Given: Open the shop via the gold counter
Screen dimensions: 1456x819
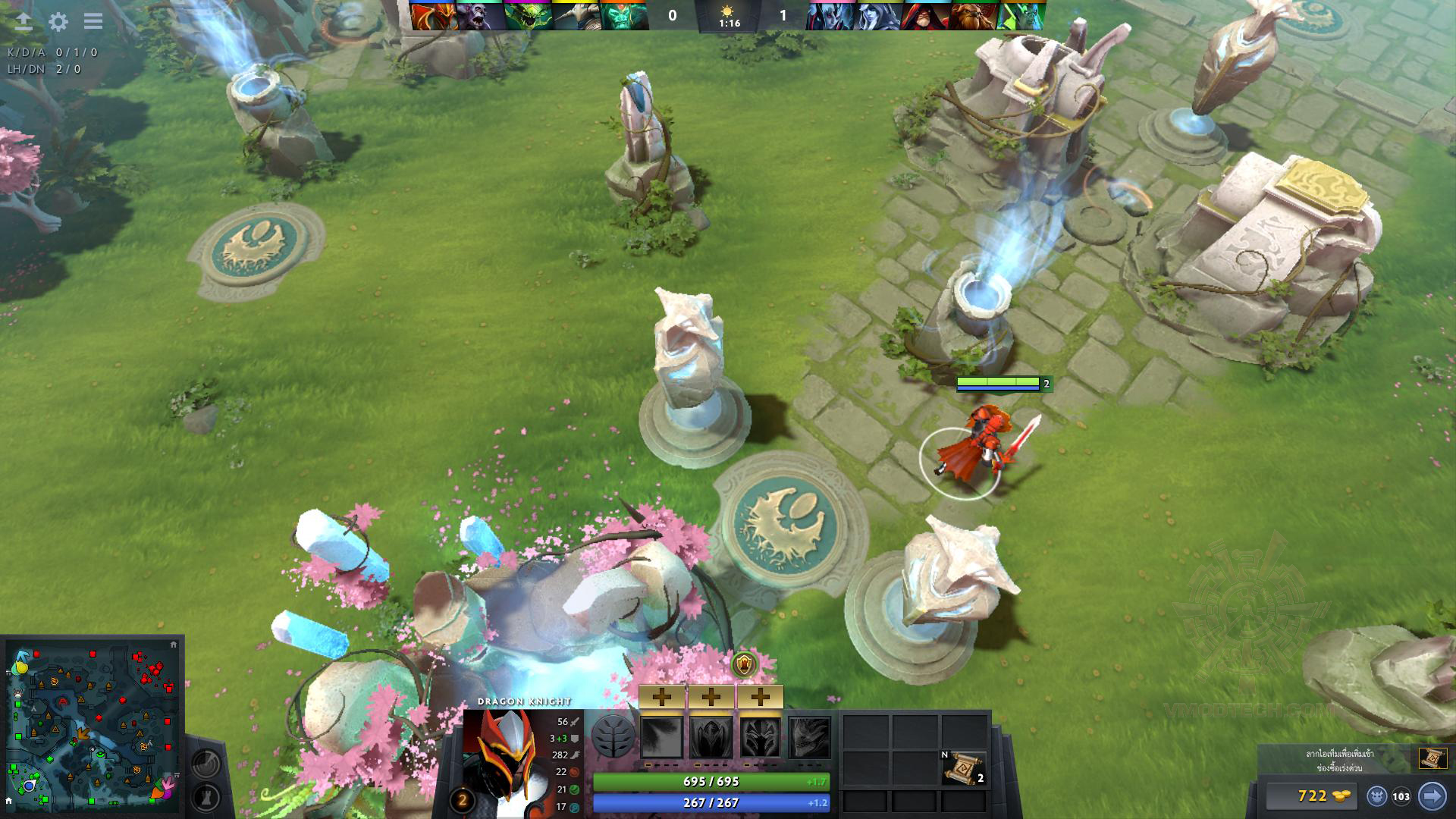Looking at the screenshot, I should (x=1312, y=795).
